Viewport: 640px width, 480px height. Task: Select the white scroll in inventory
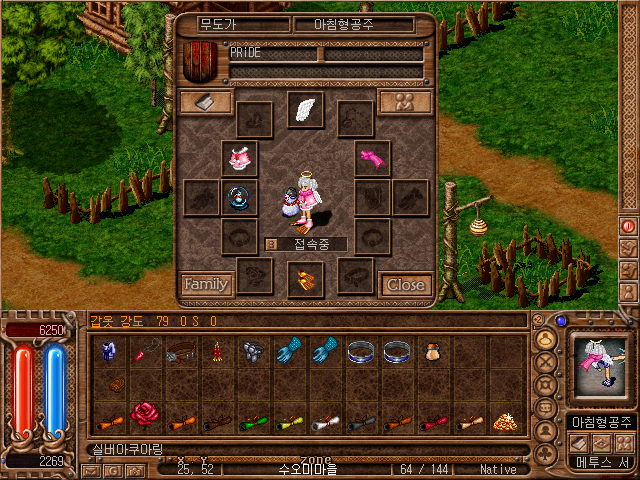pos(325,421)
